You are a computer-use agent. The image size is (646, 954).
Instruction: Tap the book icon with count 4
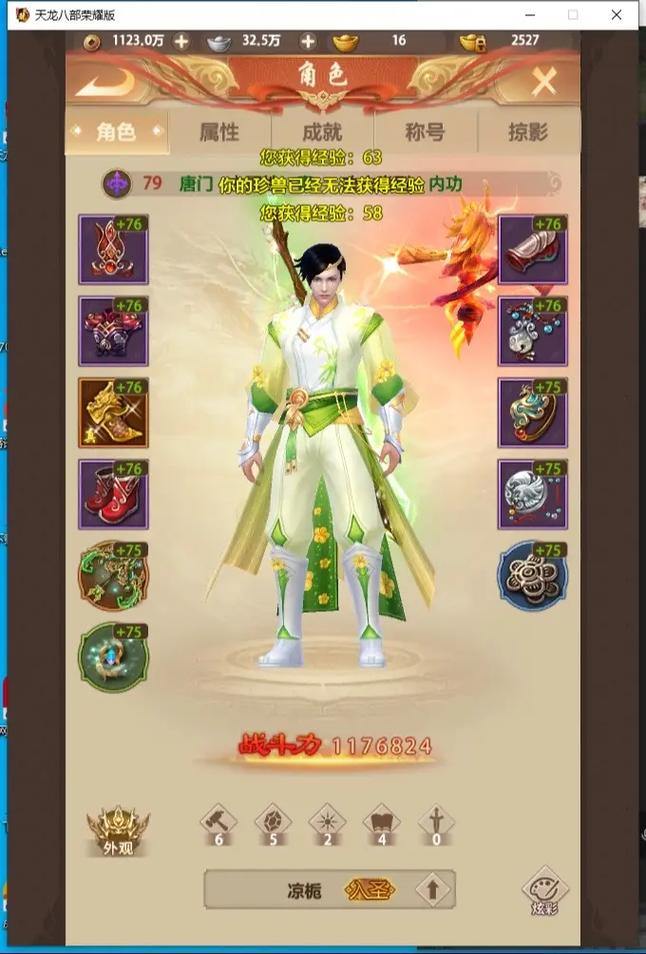point(380,824)
